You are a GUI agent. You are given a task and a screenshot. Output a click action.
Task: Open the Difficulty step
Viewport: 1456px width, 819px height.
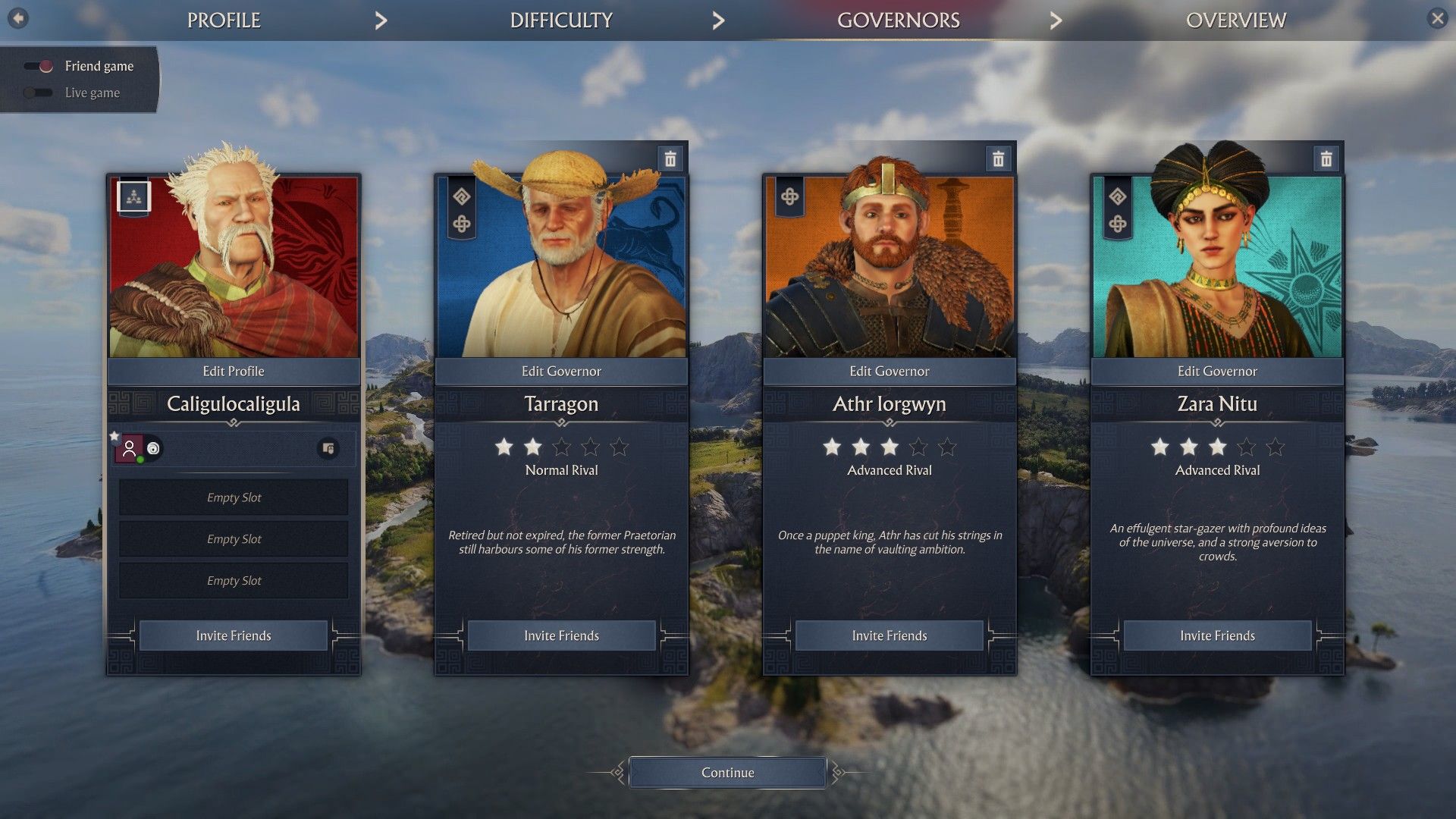coord(561,20)
